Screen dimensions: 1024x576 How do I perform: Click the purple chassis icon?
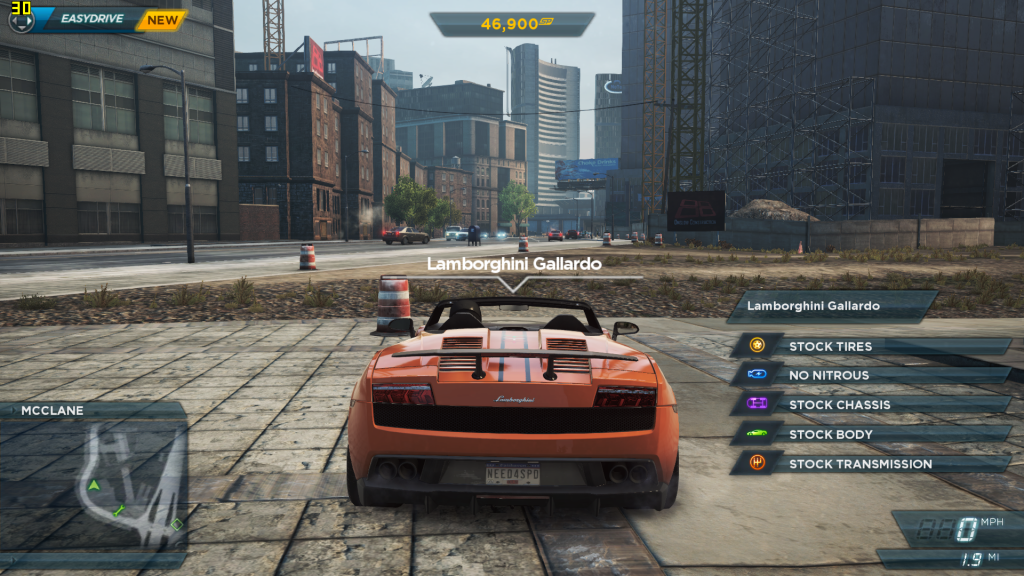coord(757,404)
